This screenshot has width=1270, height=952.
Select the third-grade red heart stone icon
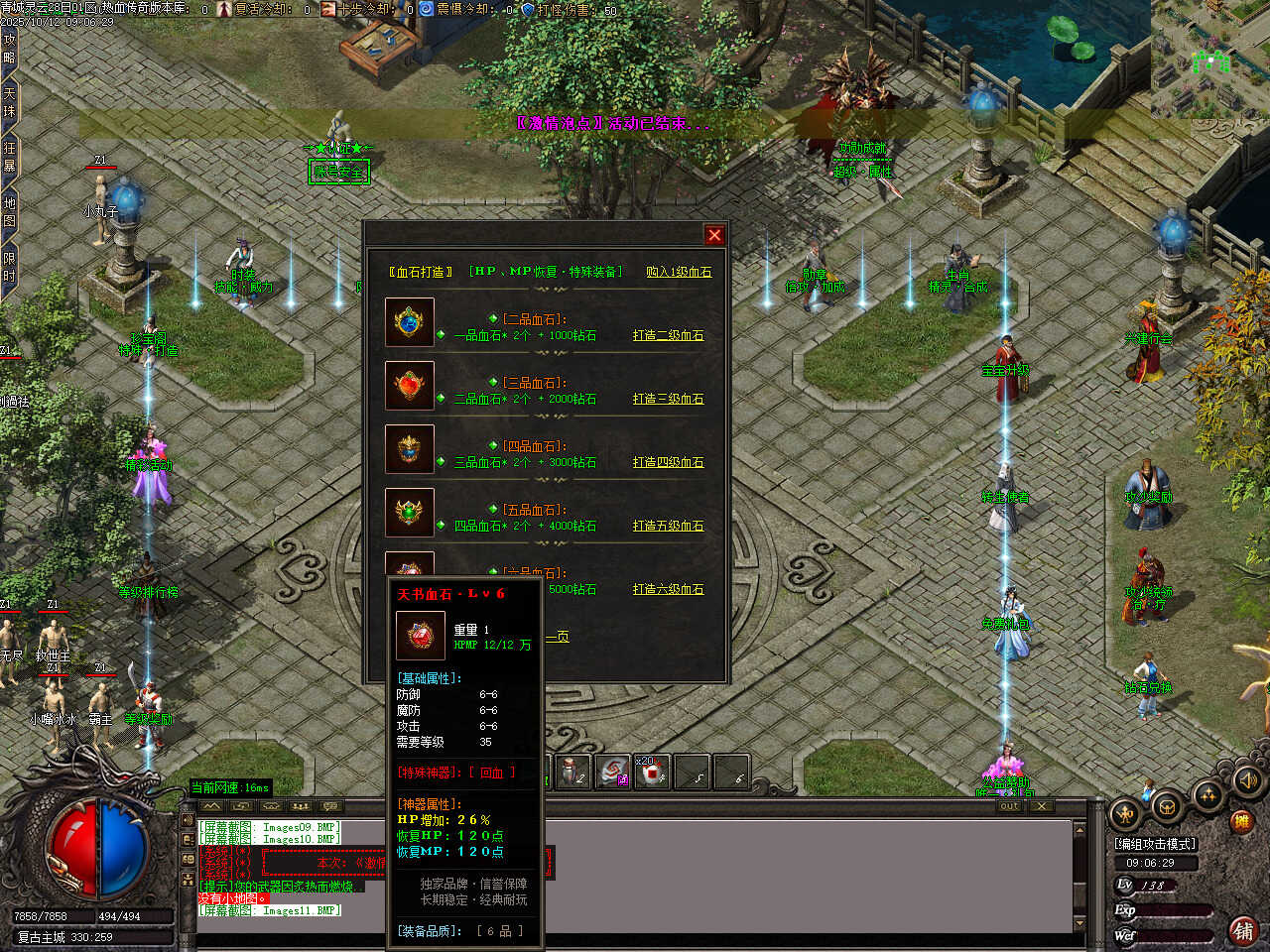tap(410, 386)
